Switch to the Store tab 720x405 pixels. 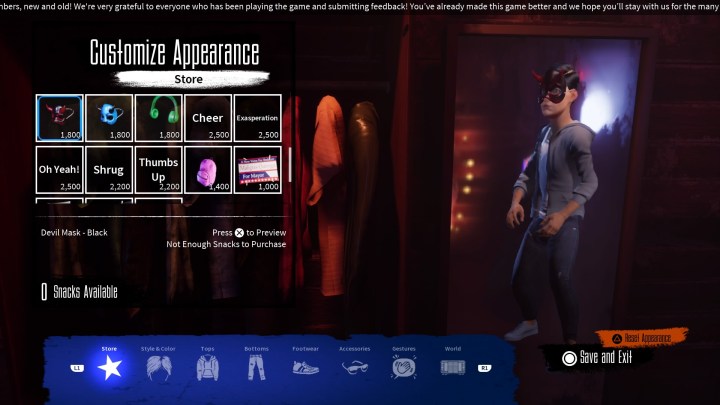click(x=109, y=366)
